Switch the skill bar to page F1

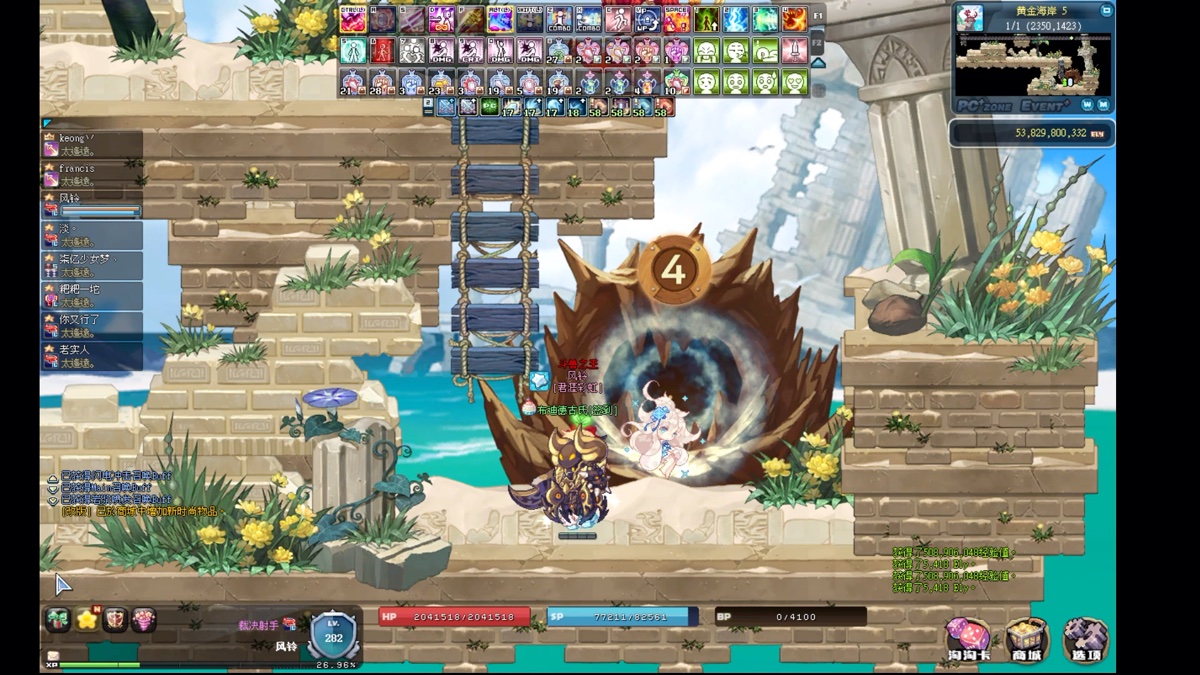click(818, 17)
